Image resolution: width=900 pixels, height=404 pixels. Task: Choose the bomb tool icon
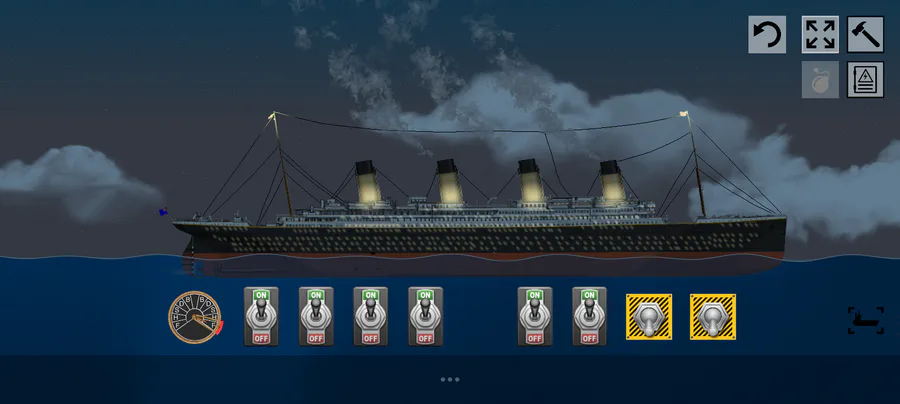click(820, 80)
